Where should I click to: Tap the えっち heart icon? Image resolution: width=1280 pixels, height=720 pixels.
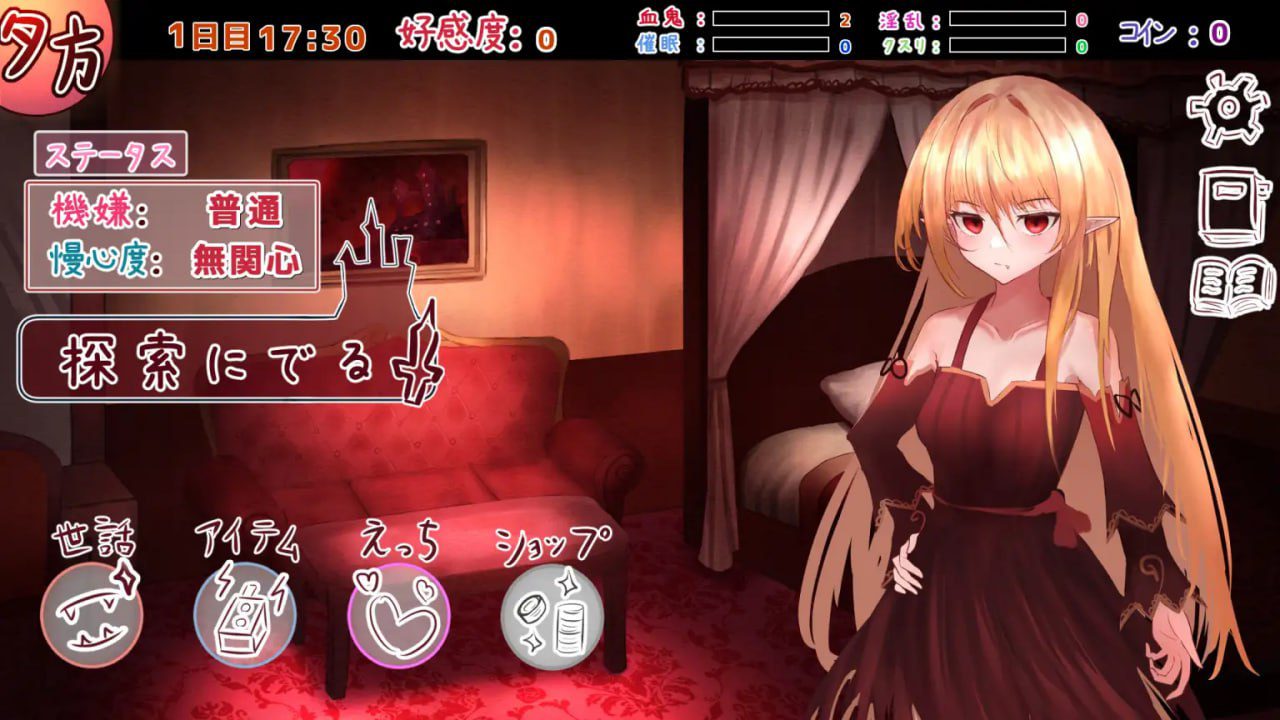pos(397,610)
